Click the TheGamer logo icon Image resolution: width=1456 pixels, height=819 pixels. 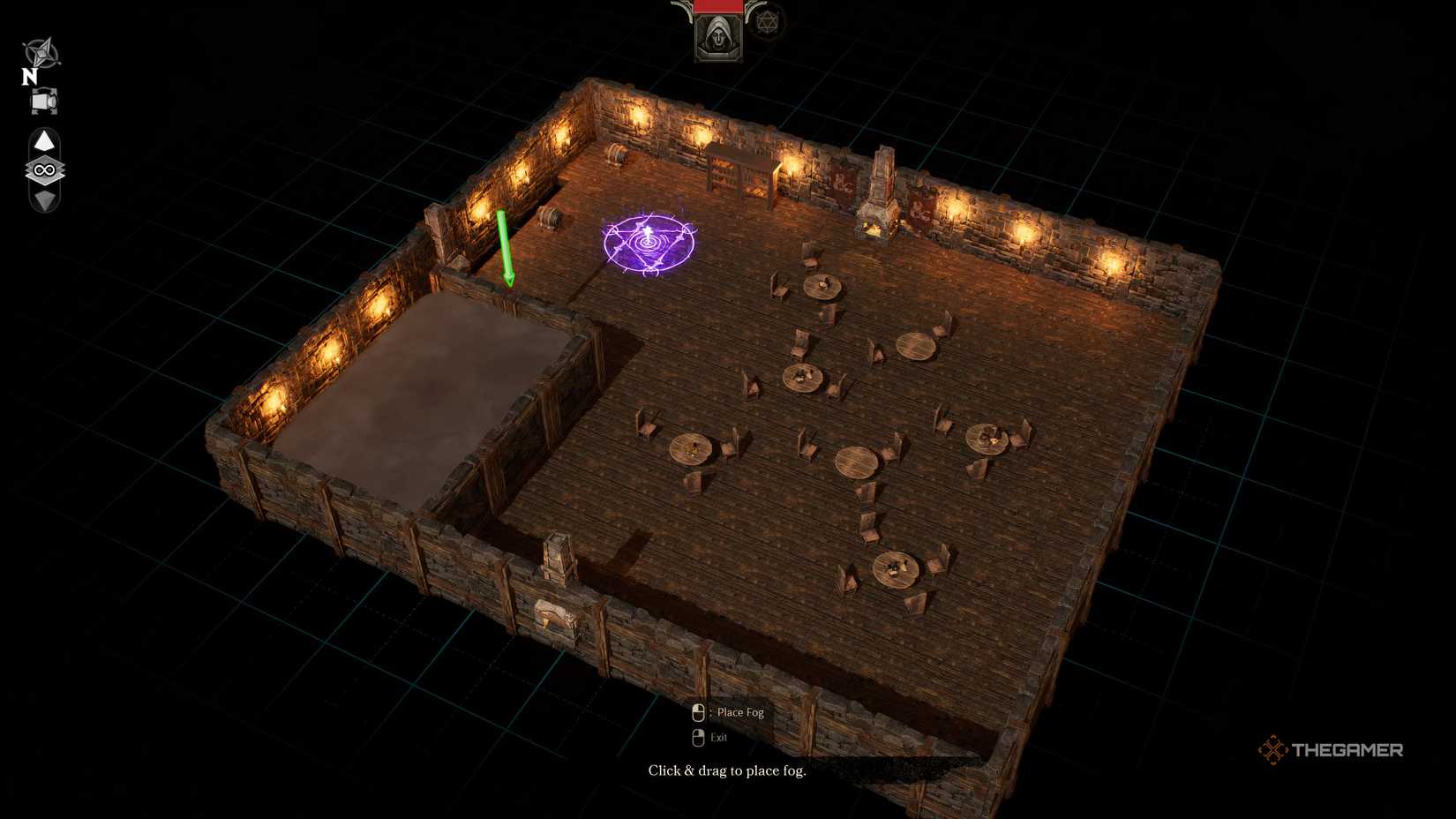(x=1274, y=749)
